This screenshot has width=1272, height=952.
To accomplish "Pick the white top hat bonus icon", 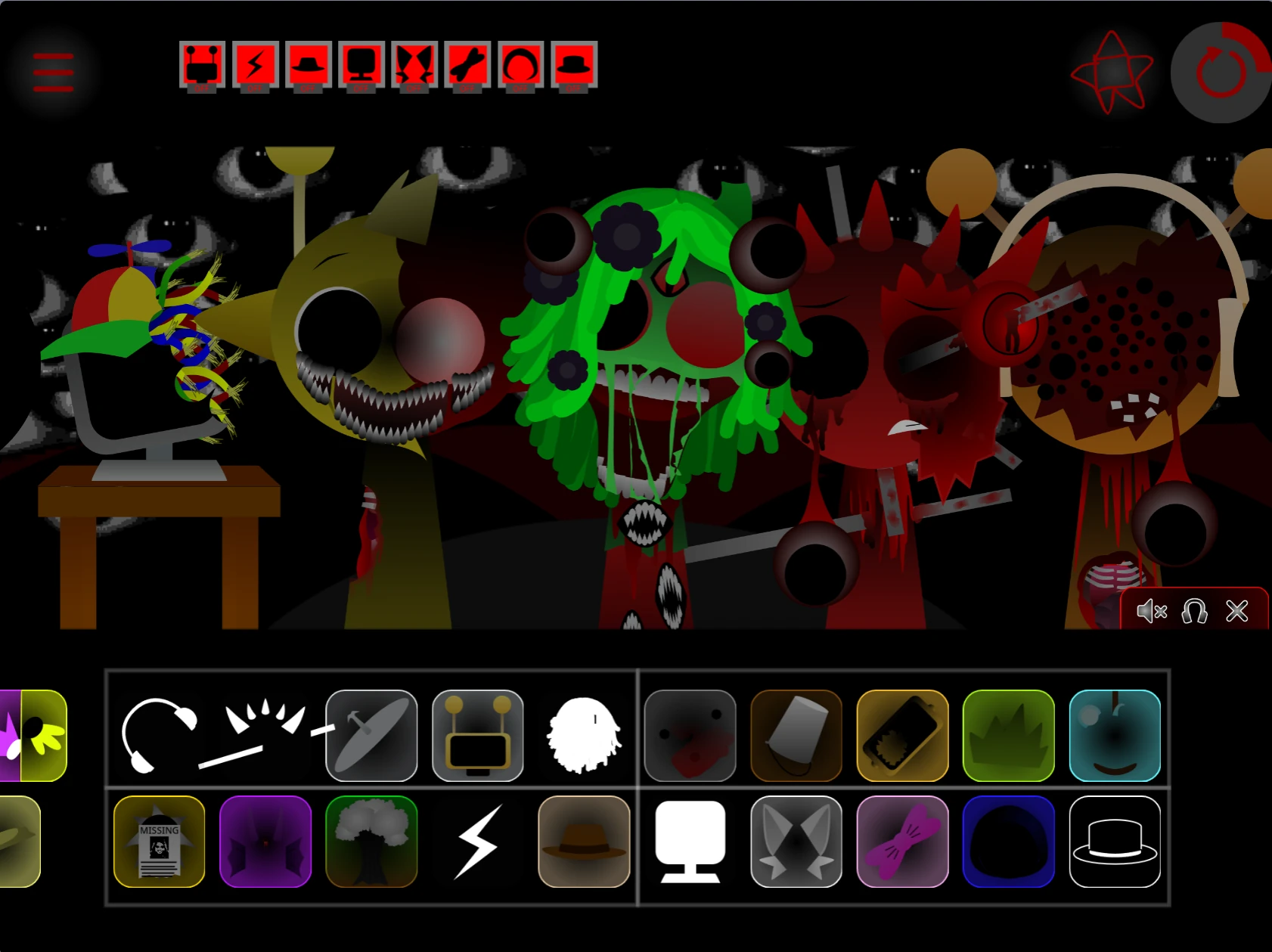I will tap(1116, 842).
